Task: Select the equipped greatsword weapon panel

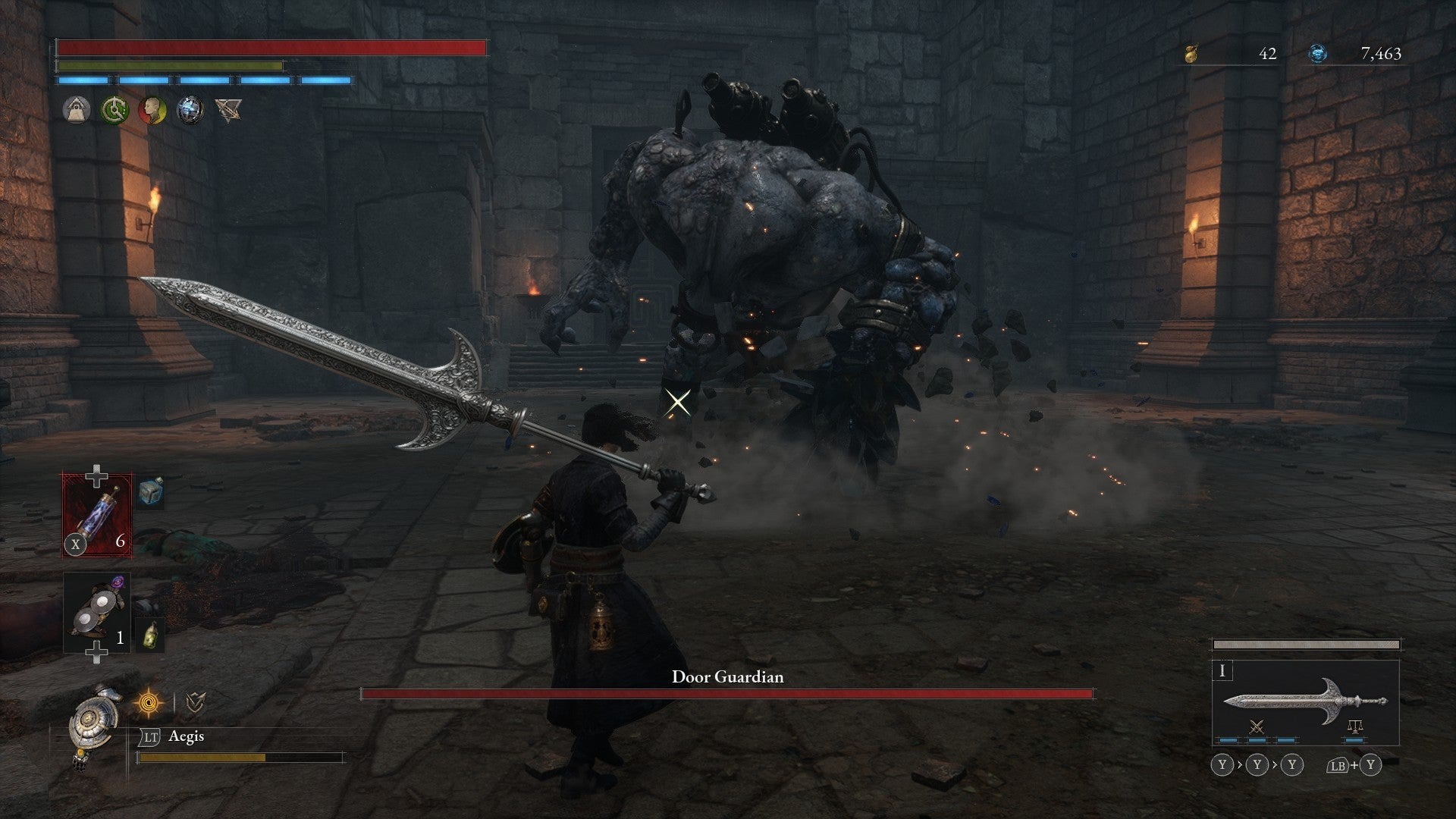Action: 1304,701
